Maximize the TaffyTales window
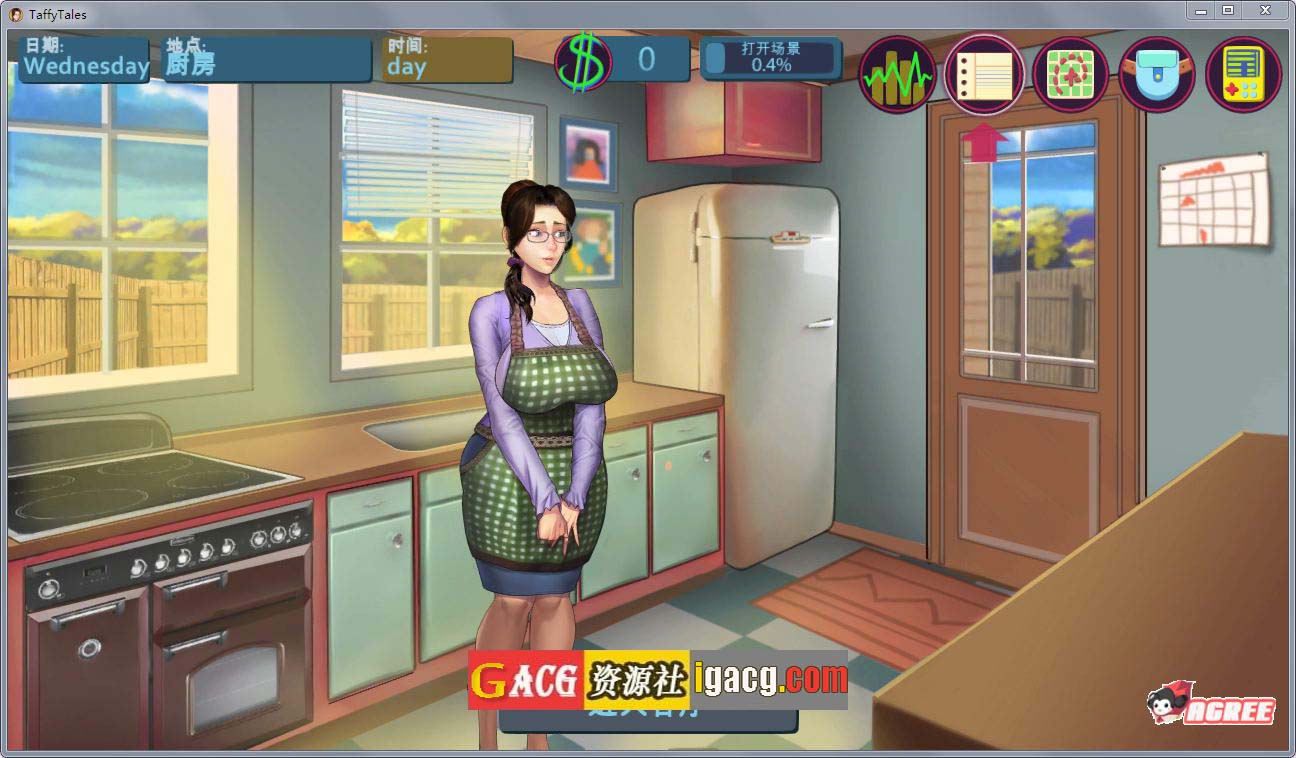Image resolution: width=1296 pixels, height=758 pixels. (x=1228, y=10)
